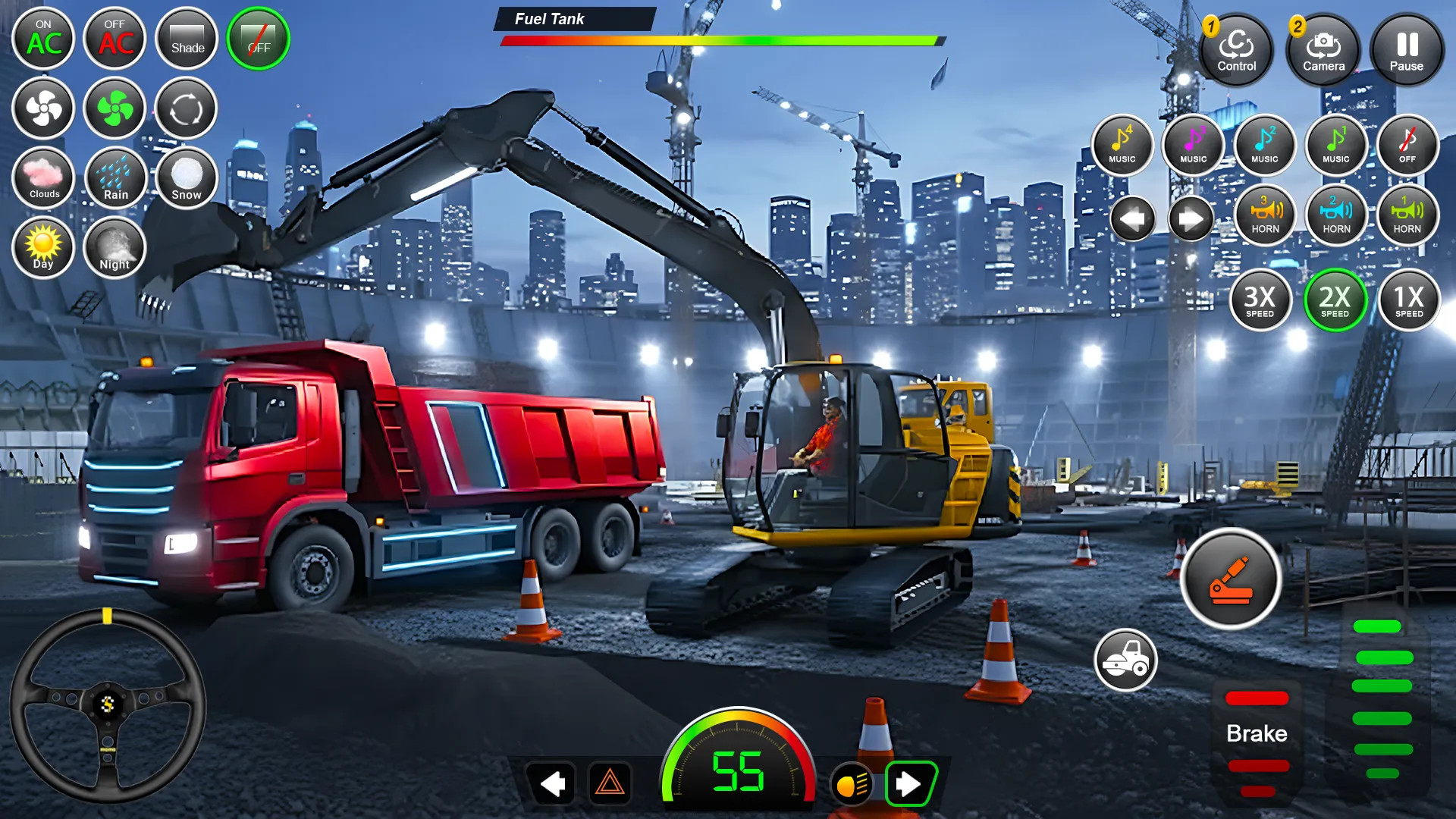Sound Horn number 1

pyautogui.click(x=1407, y=216)
